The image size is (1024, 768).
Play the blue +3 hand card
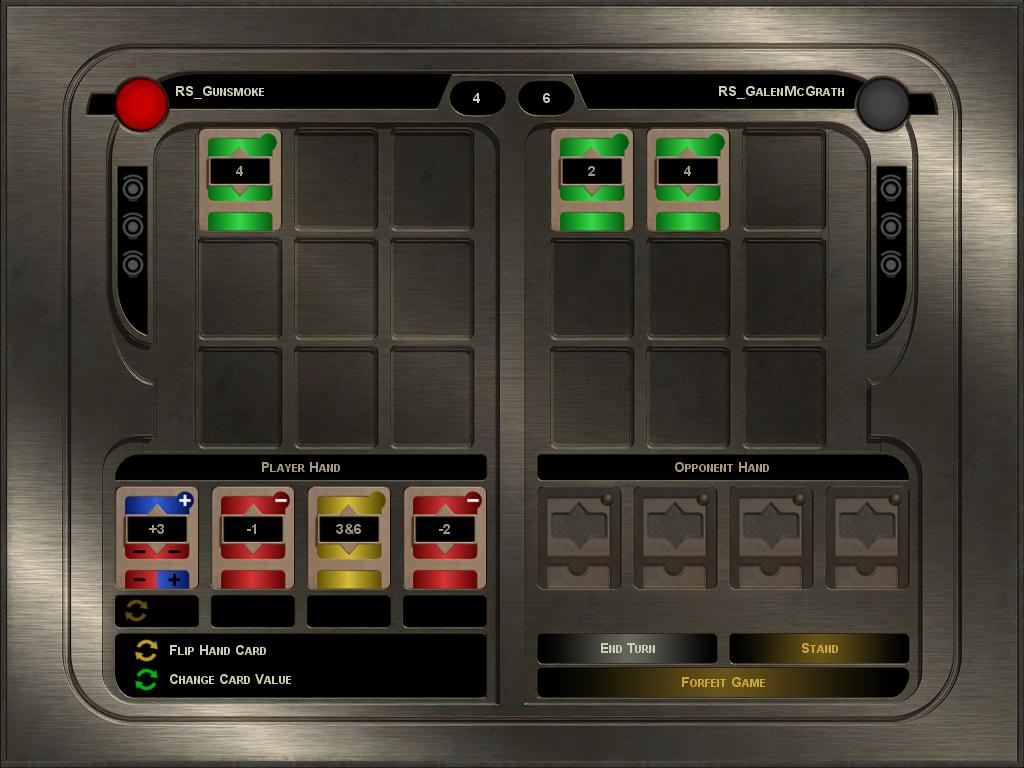(x=156, y=537)
